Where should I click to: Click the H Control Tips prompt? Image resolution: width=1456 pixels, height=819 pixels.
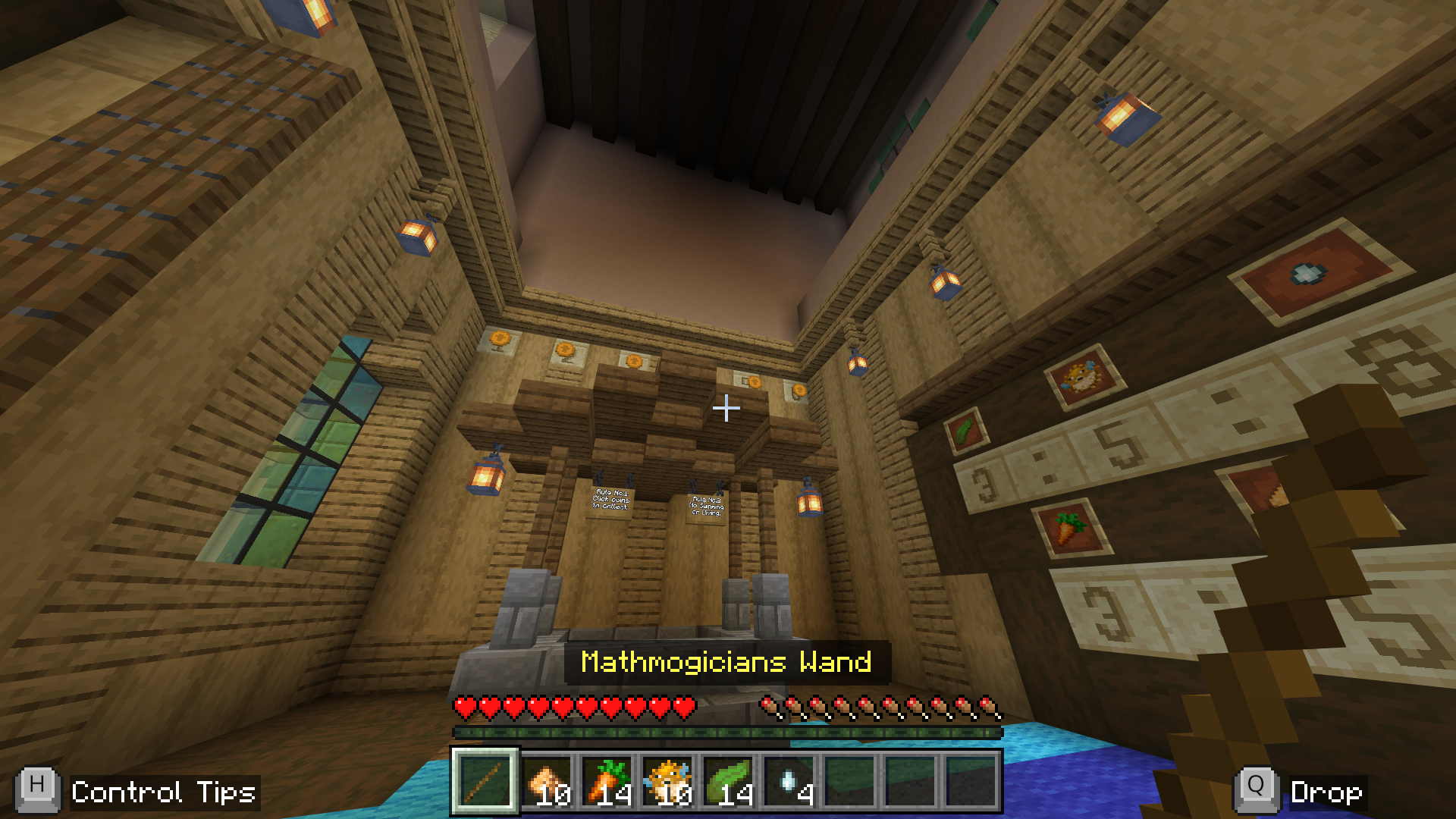coord(121,791)
